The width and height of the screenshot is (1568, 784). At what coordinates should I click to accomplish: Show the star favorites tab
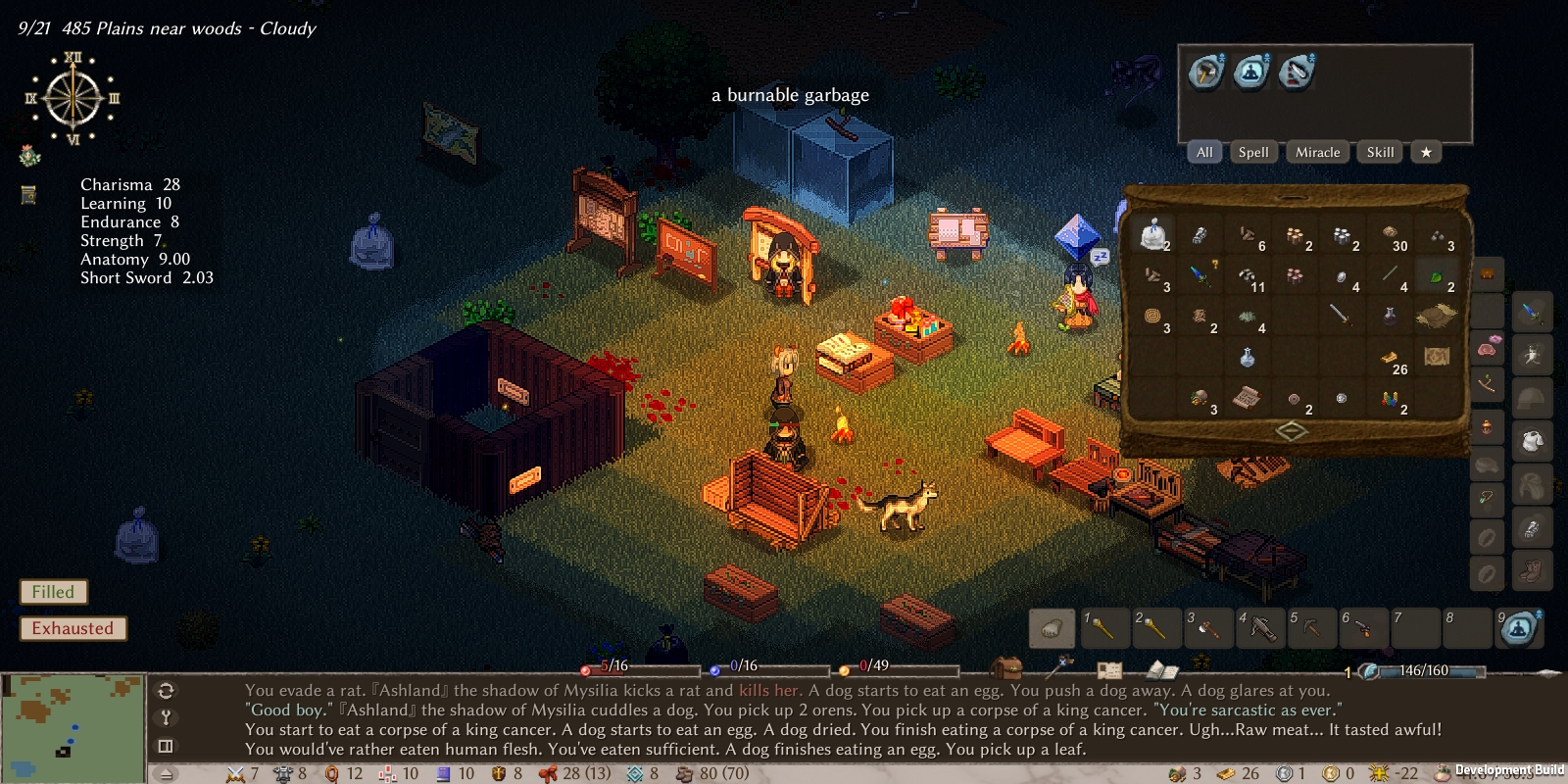tap(1426, 152)
